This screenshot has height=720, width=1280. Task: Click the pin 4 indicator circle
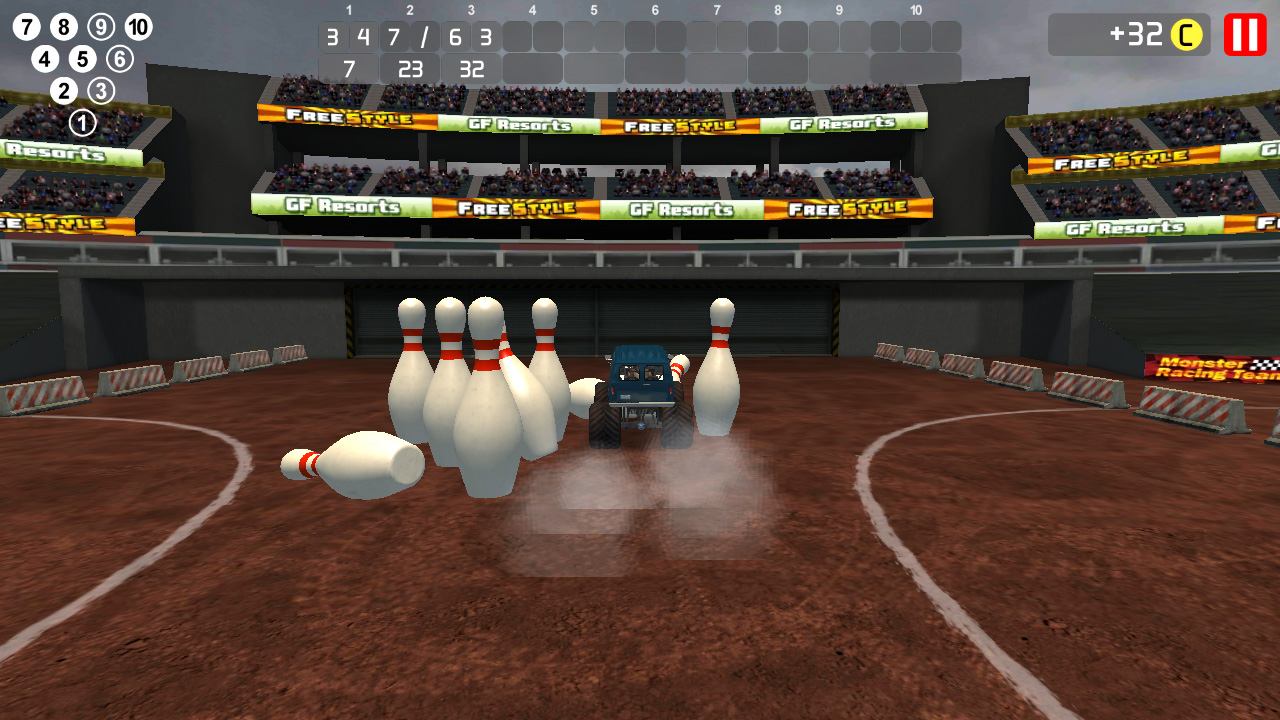43,59
